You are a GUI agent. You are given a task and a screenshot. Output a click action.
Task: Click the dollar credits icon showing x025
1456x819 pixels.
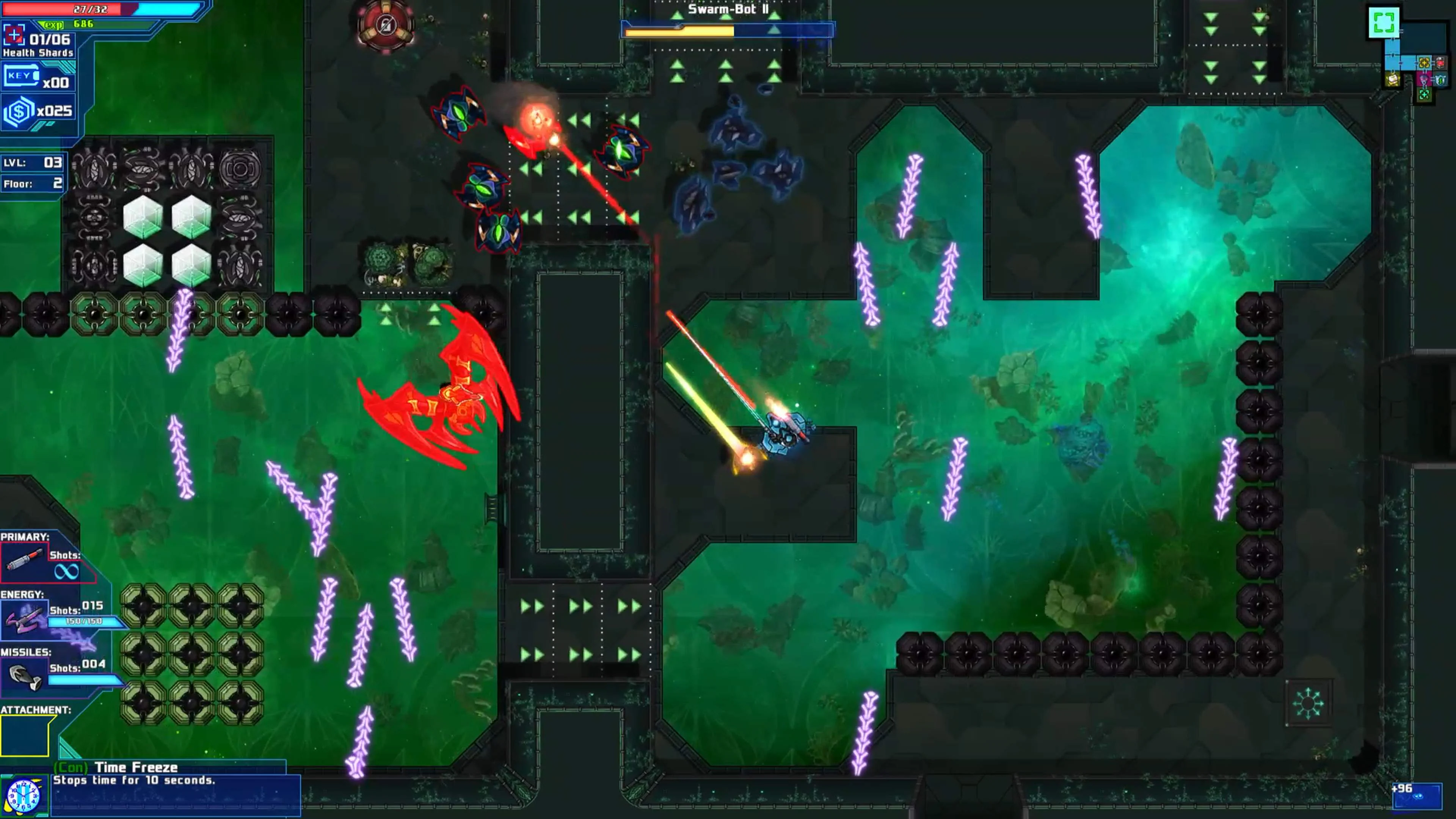click(x=20, y=110)
